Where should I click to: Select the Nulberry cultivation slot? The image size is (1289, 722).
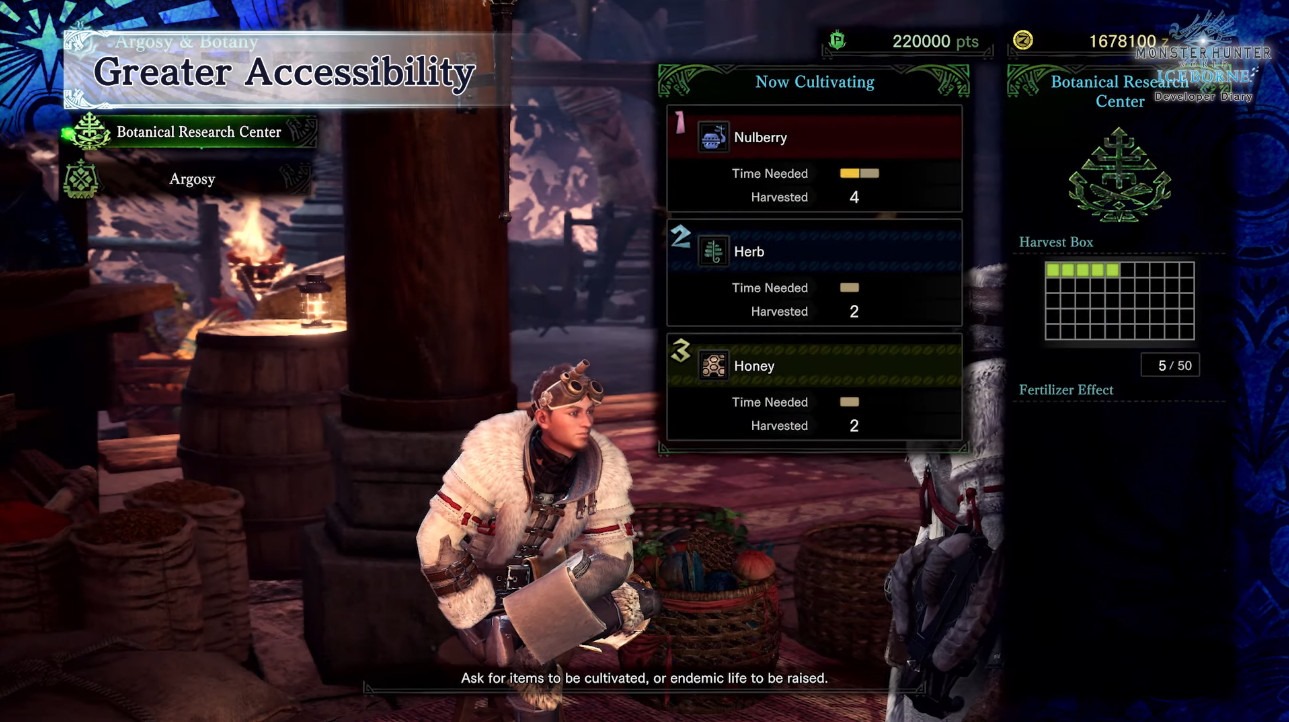[814, 160]
